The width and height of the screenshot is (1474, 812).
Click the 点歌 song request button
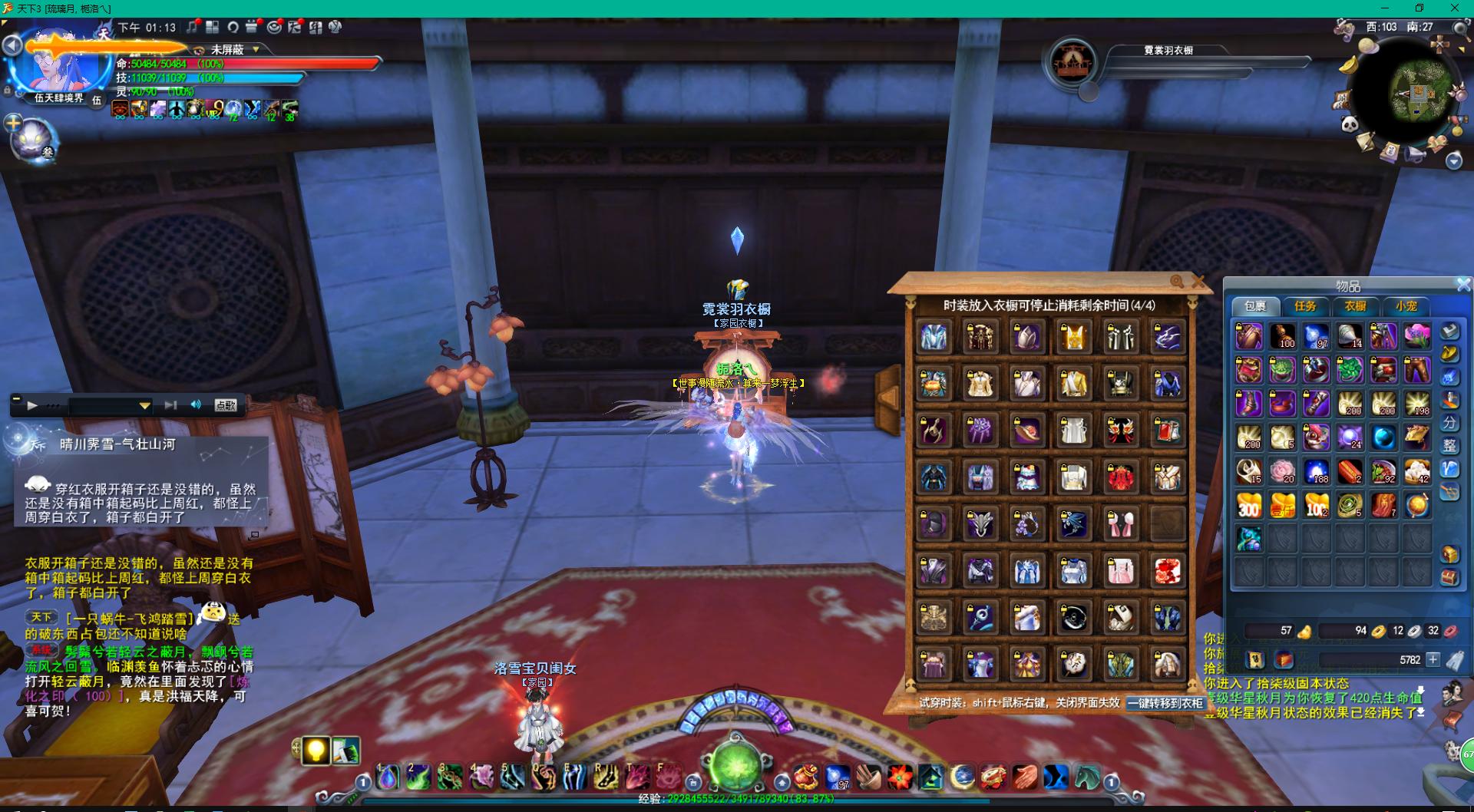tap(225, 405)
